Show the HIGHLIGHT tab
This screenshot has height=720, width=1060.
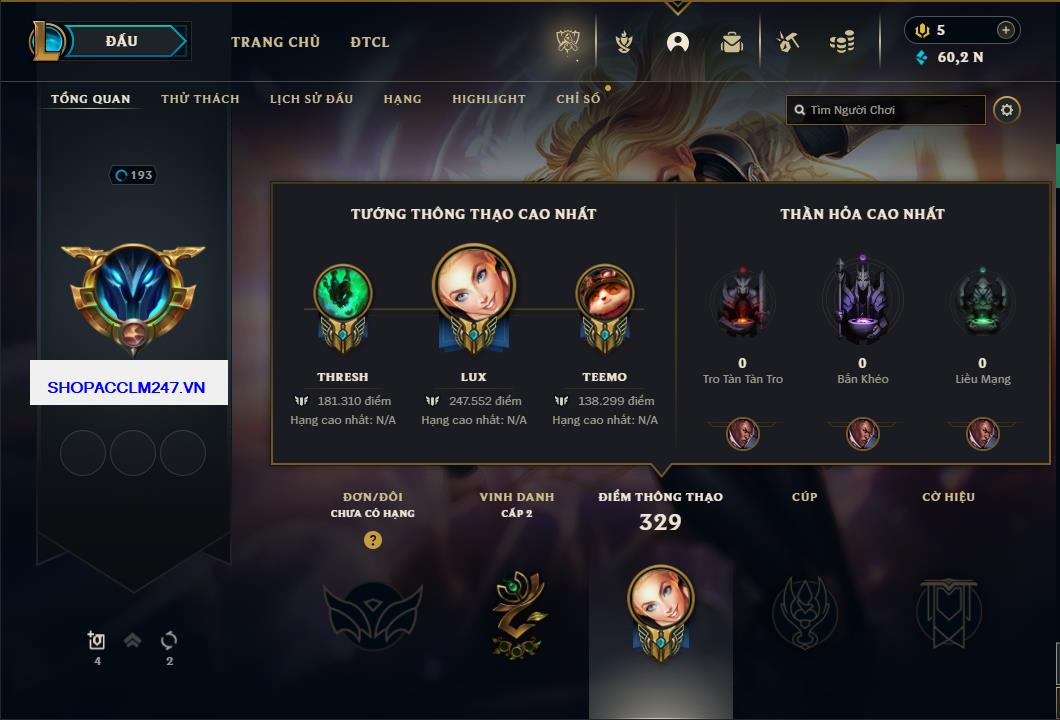tap(488, 99)
